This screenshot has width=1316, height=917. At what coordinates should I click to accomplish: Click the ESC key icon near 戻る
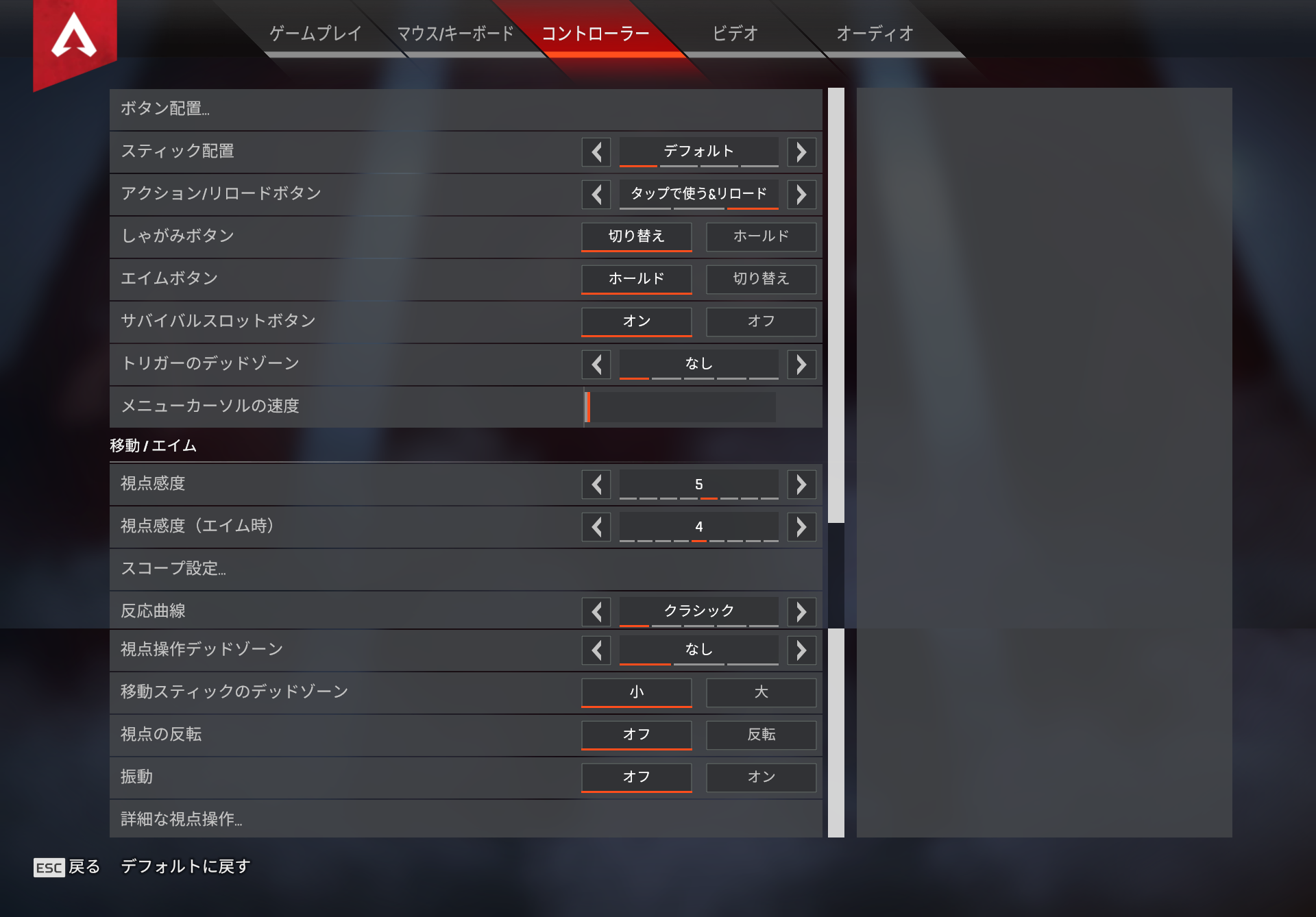click(49, 866)
